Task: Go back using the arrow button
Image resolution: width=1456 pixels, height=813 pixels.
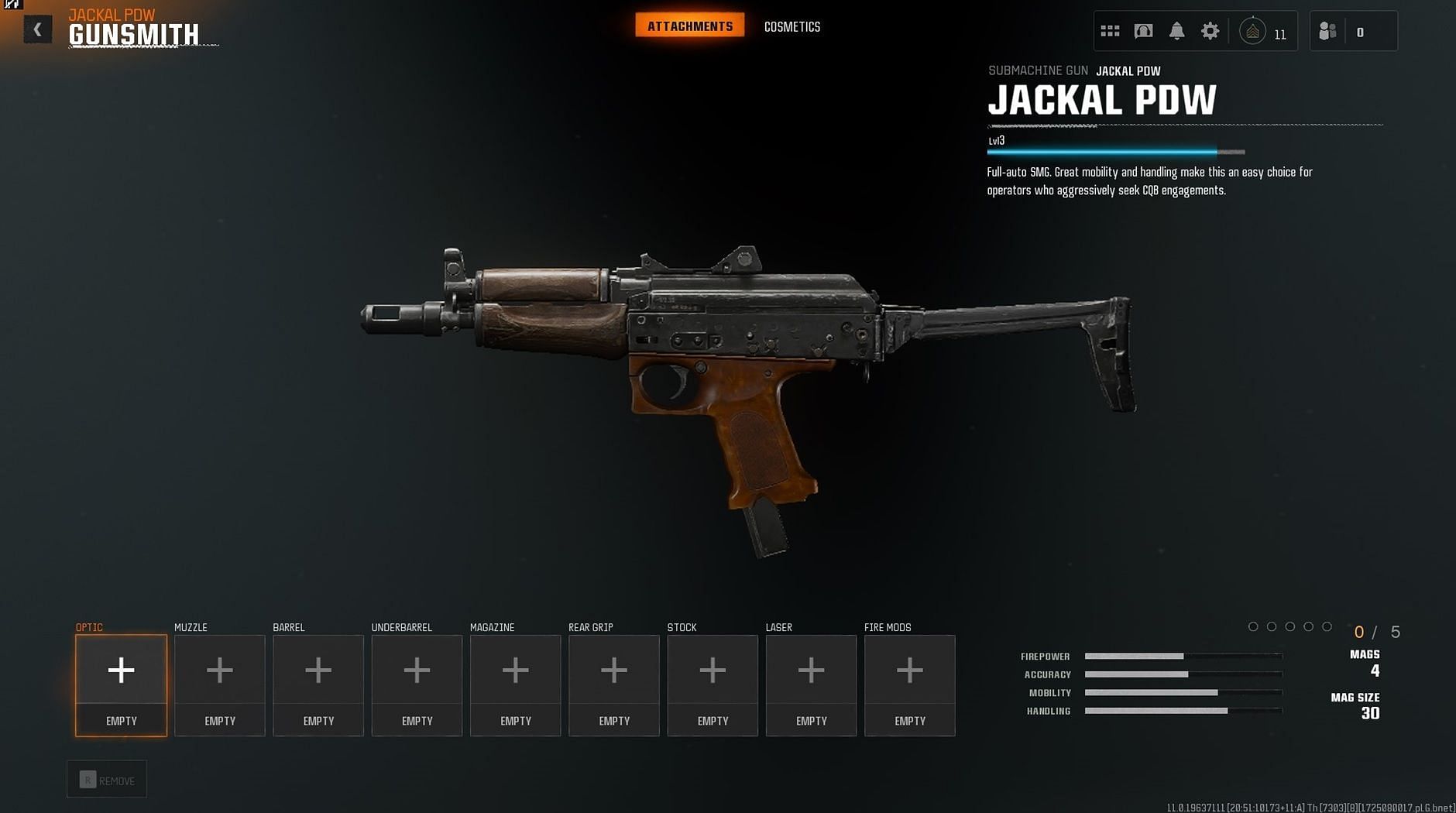Action: 37,29
